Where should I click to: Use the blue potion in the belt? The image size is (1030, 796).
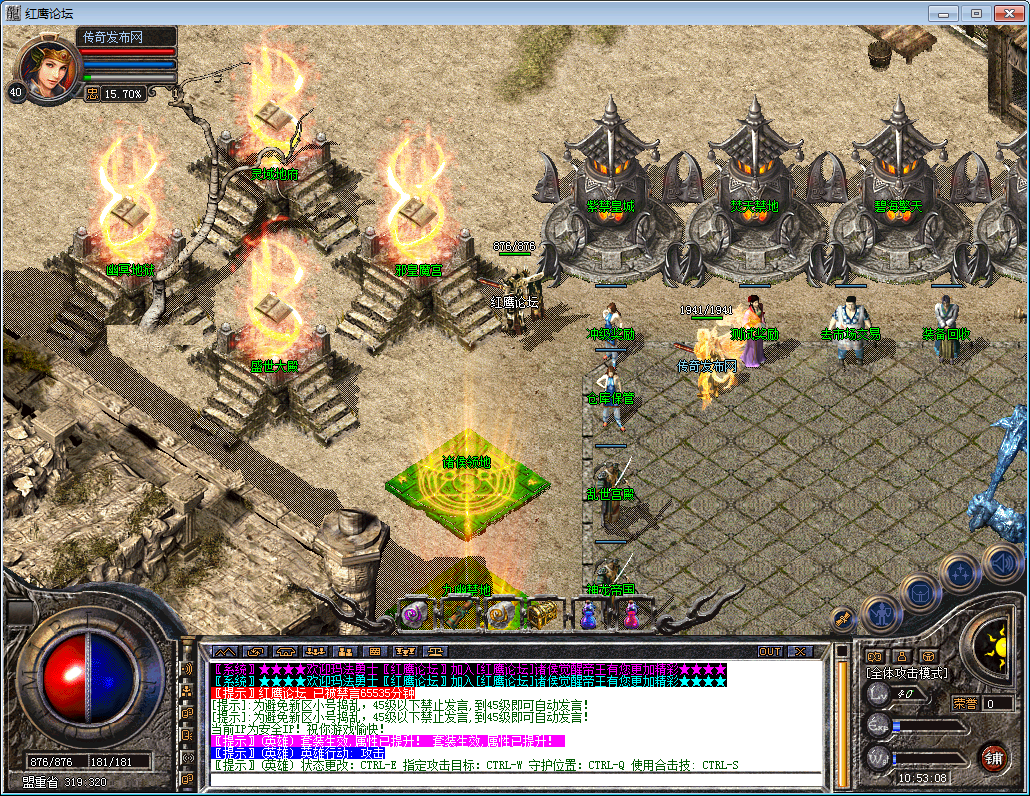(x=588, y=614)
